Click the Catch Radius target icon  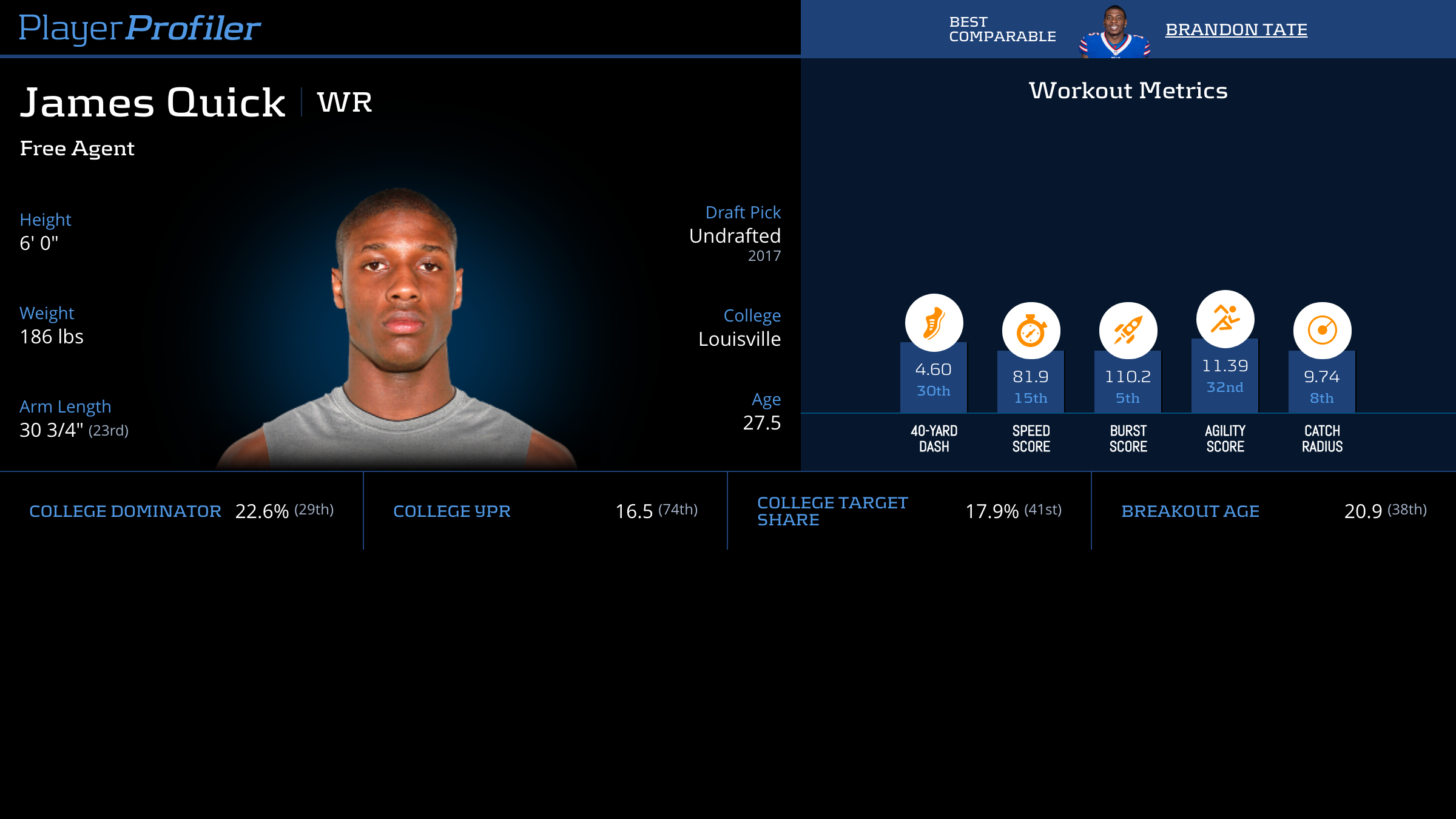coord(1322,331)
